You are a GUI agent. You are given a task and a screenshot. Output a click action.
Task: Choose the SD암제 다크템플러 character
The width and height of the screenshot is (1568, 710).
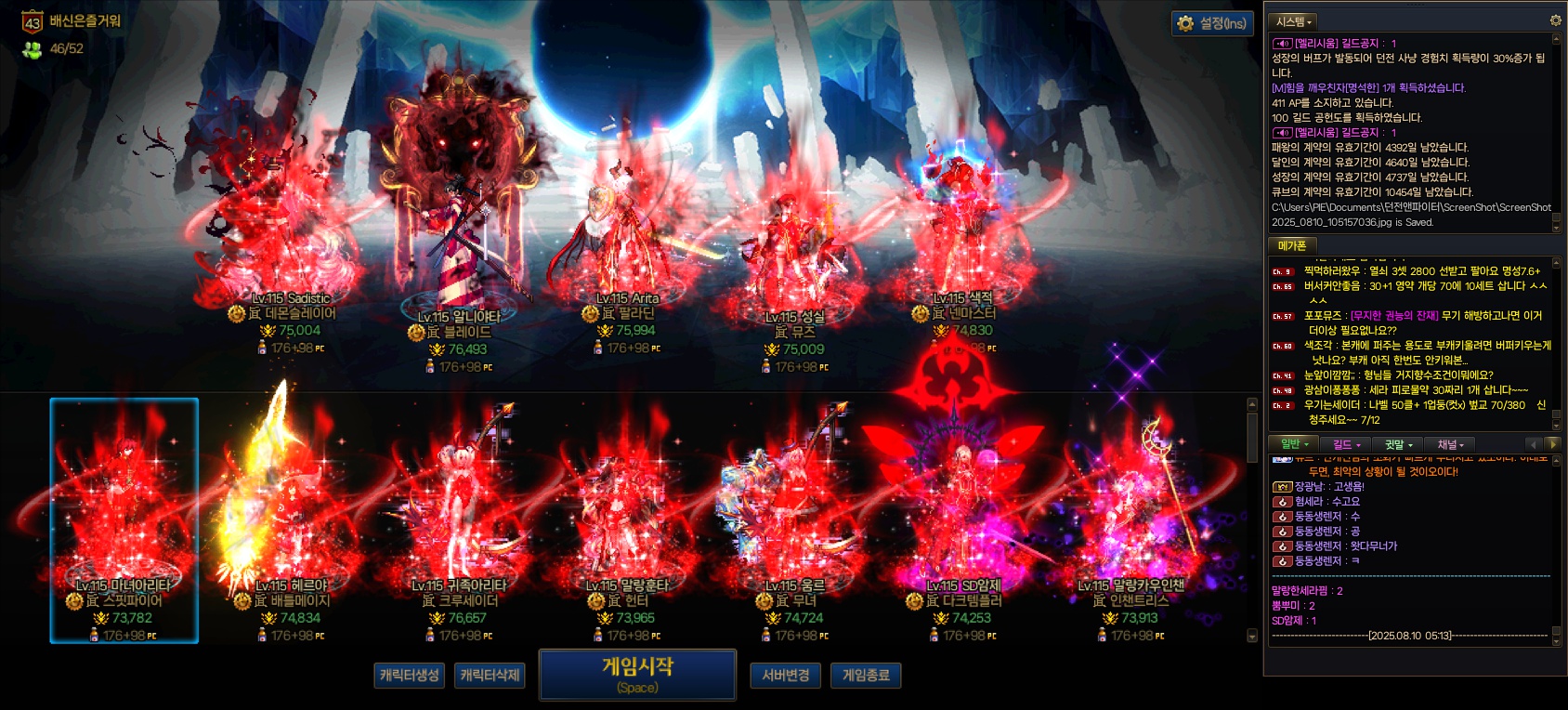[963, 520]
